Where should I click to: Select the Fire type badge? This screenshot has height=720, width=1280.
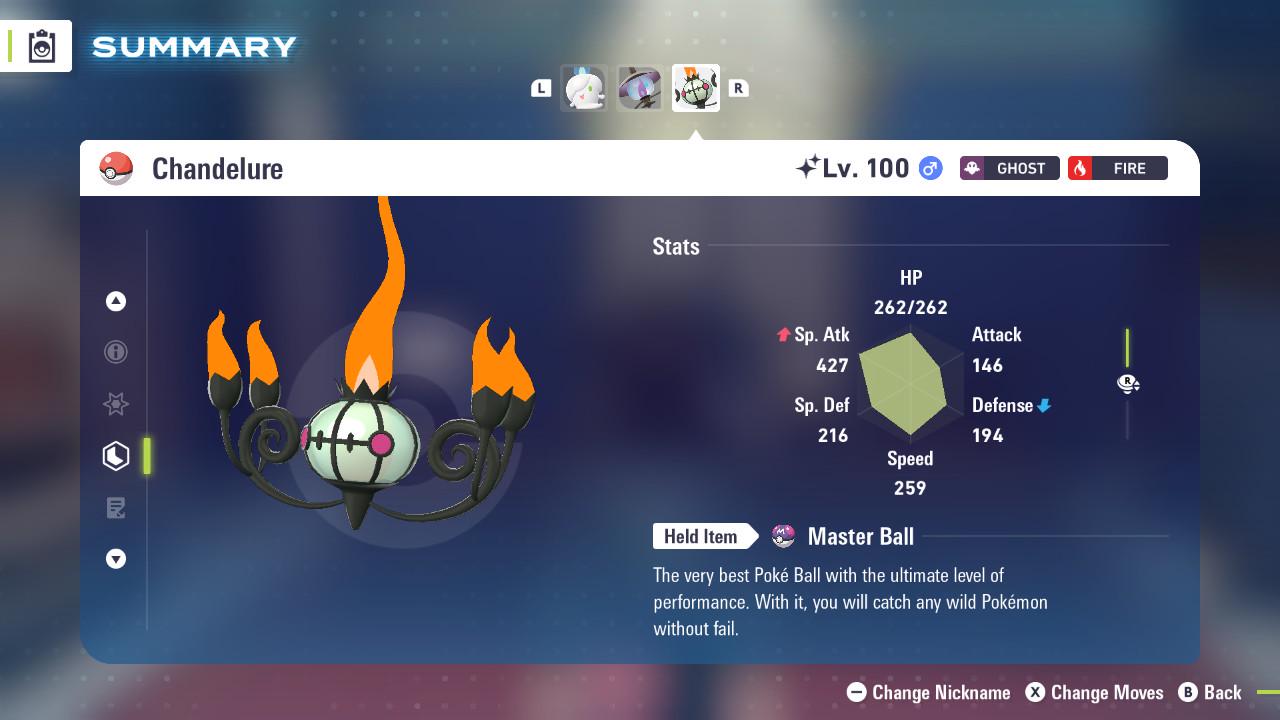1117,168
